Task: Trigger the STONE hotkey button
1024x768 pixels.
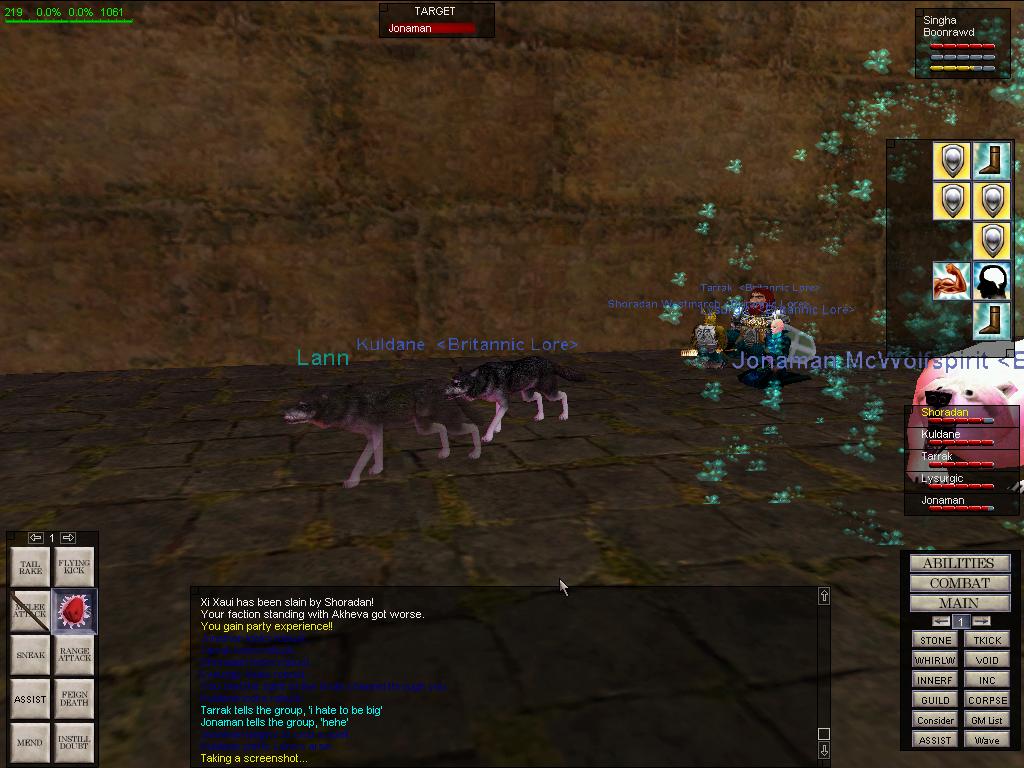Action: click(x=935, y=640)
